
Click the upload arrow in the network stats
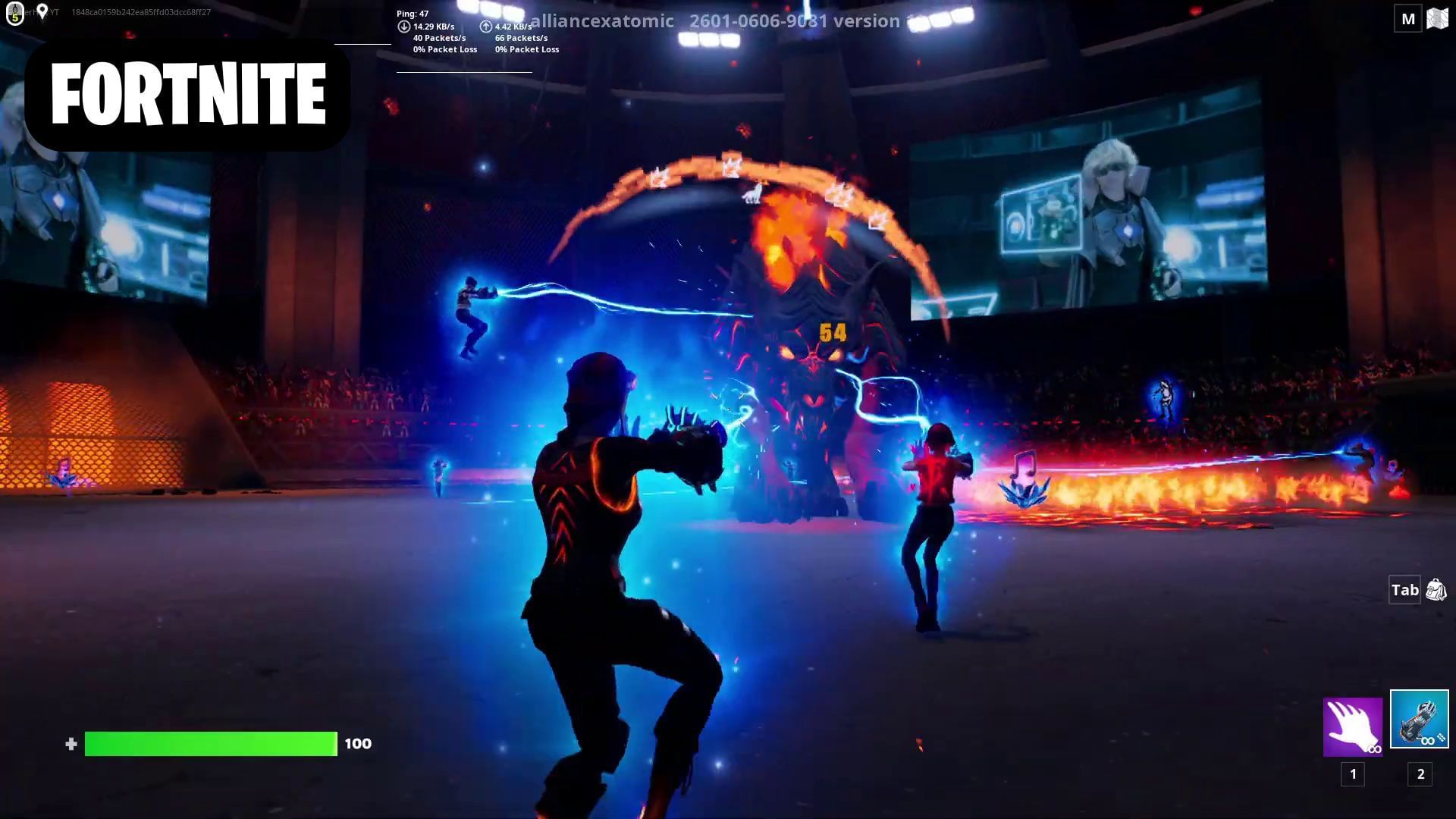click(x=486, y=25)
